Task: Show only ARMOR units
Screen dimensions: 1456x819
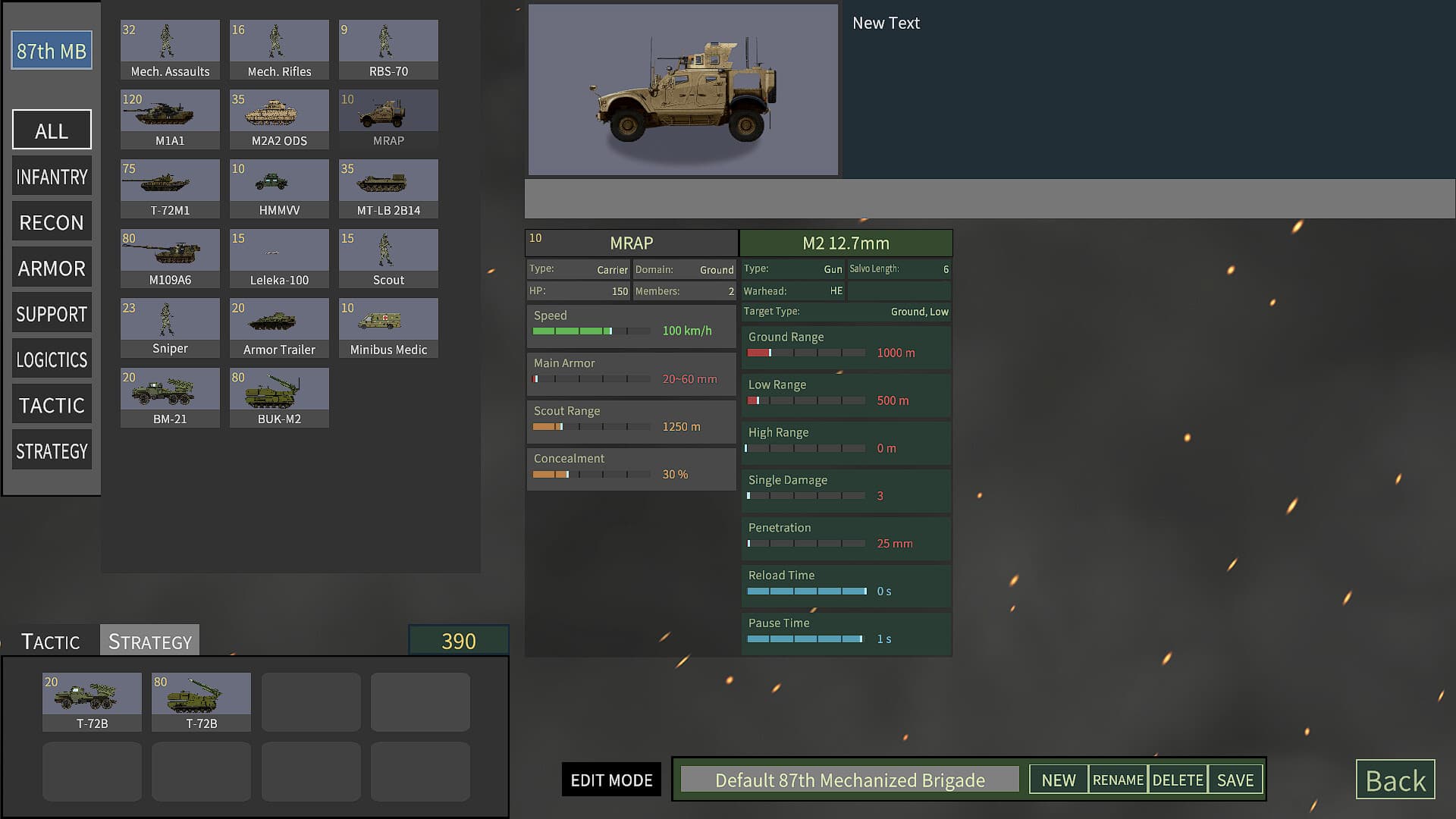Action: pyautogui.click(x=51, y=268)
